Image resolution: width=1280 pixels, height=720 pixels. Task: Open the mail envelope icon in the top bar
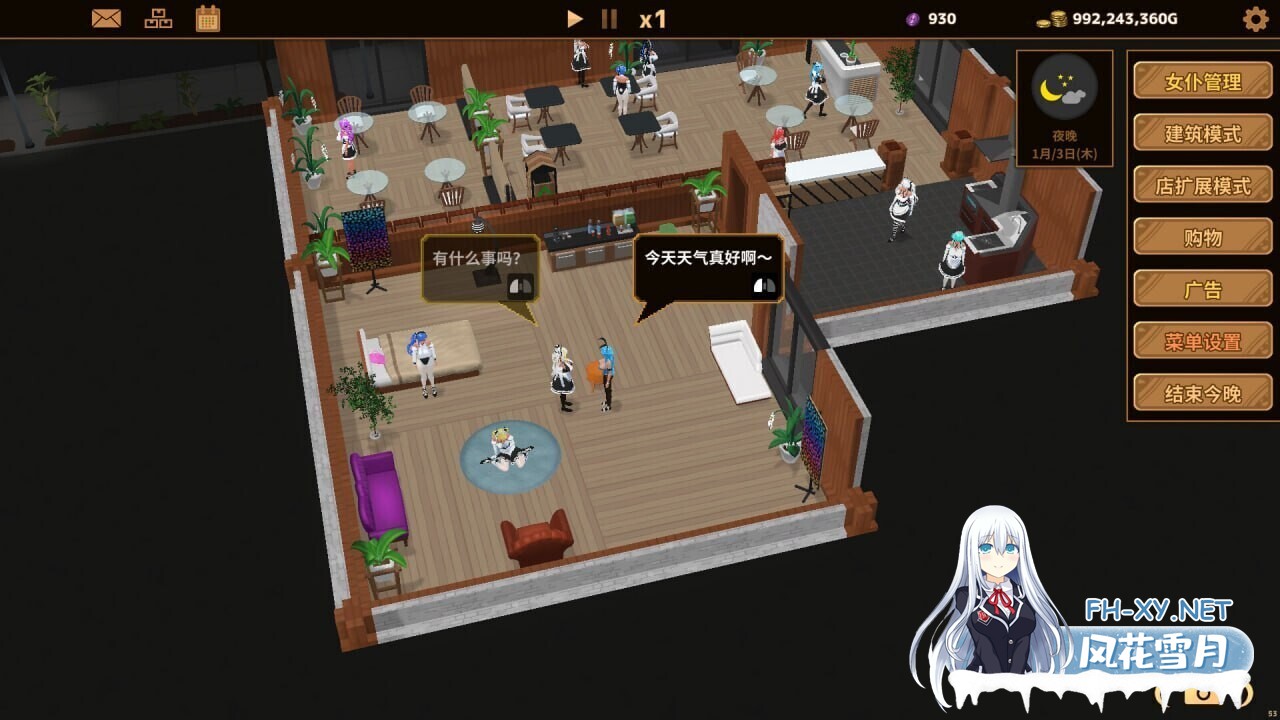click(x=104, y=17)
